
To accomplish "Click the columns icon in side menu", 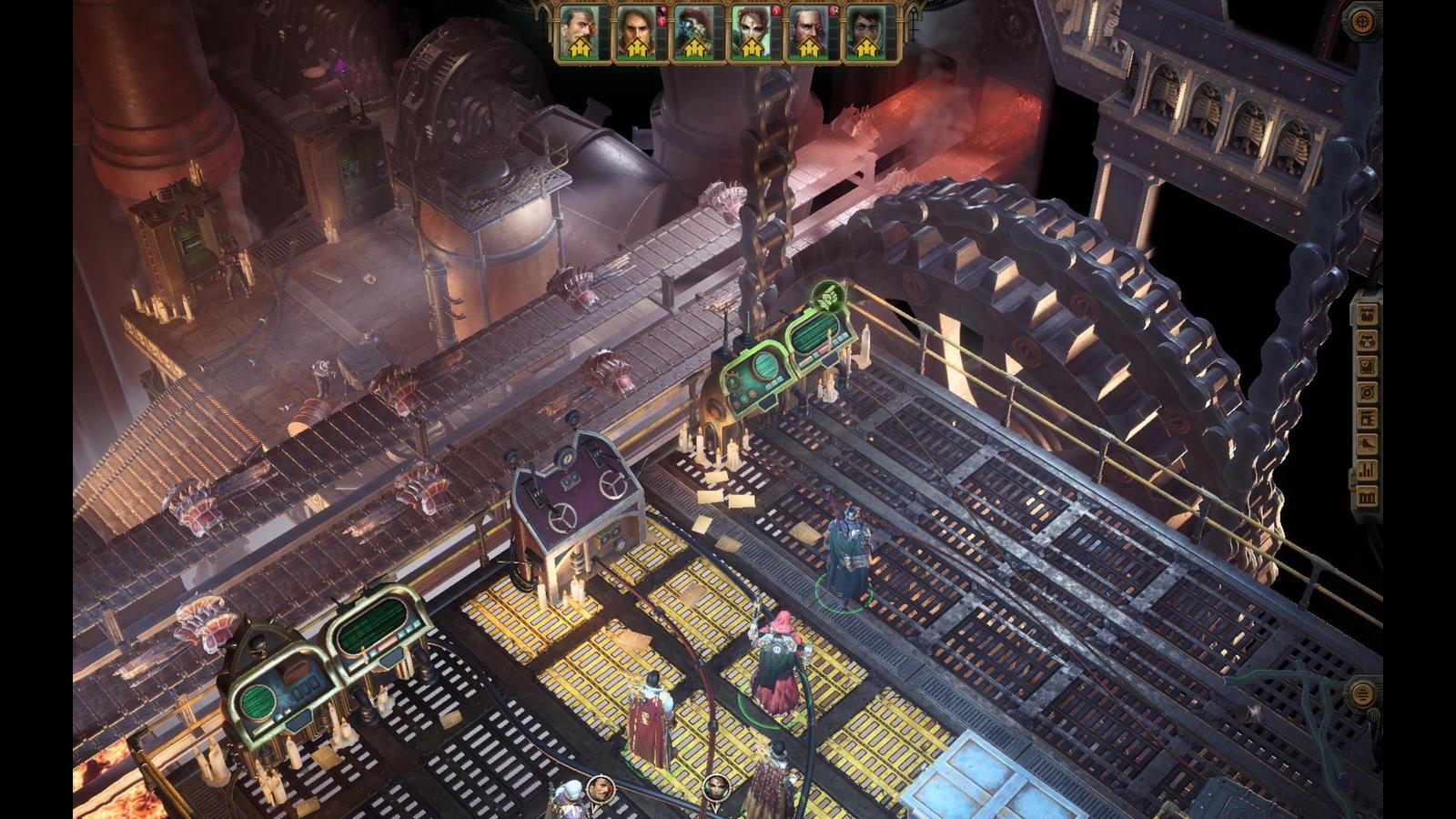I will click(x=1366, y=497).
